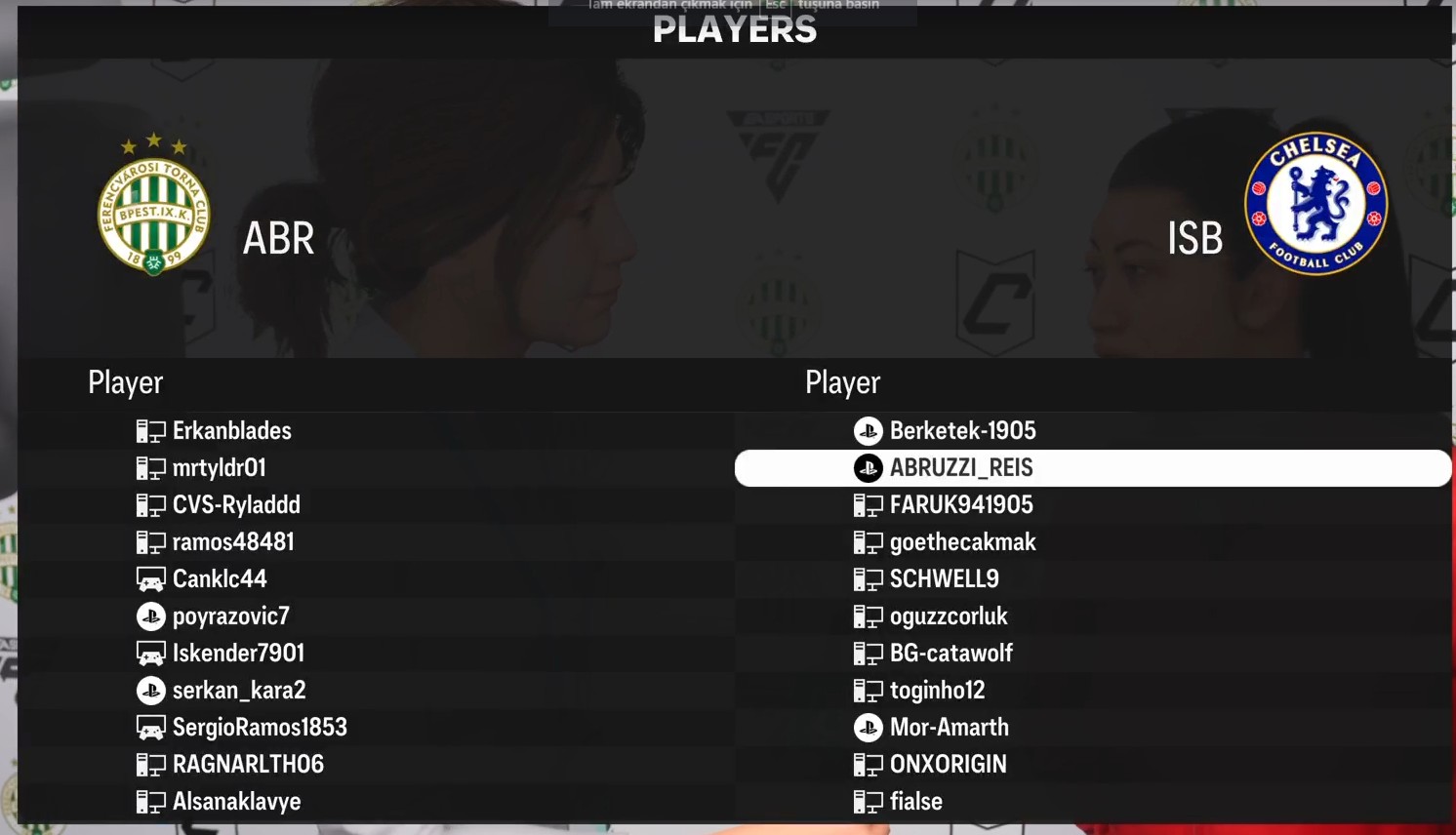Click the serkan_kara2 player row
The width and height of the screenshot is (1456, 835).
(x=239, y=691)
